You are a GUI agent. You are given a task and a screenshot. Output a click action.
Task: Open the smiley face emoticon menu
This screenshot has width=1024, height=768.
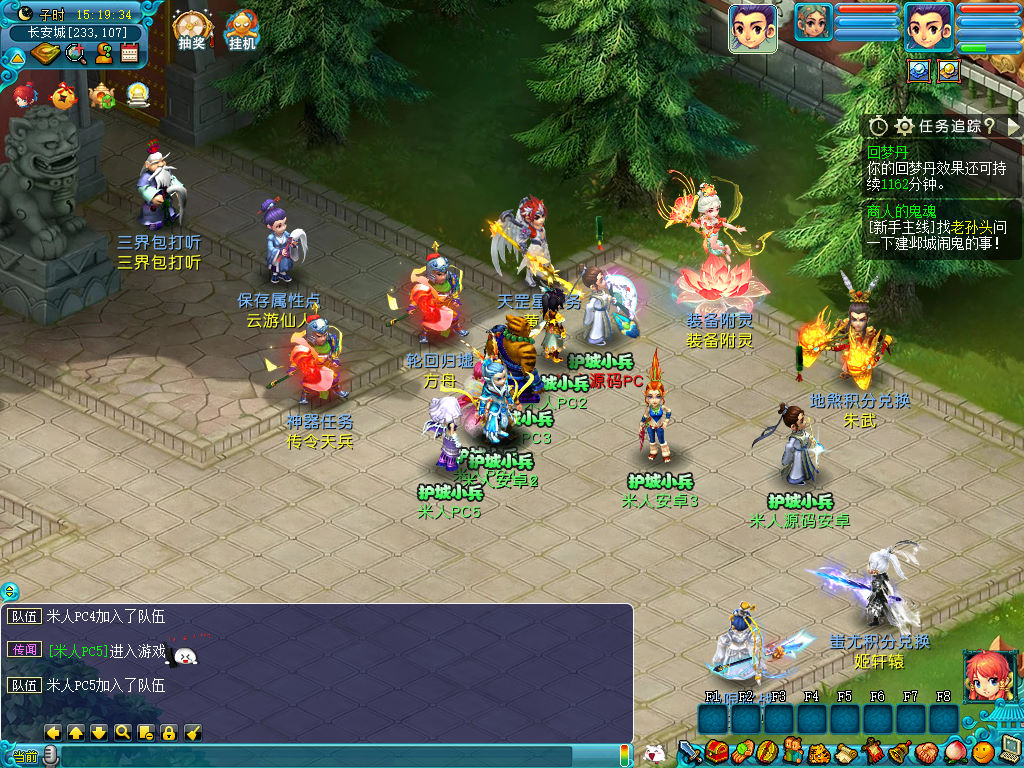pos(984,751)
